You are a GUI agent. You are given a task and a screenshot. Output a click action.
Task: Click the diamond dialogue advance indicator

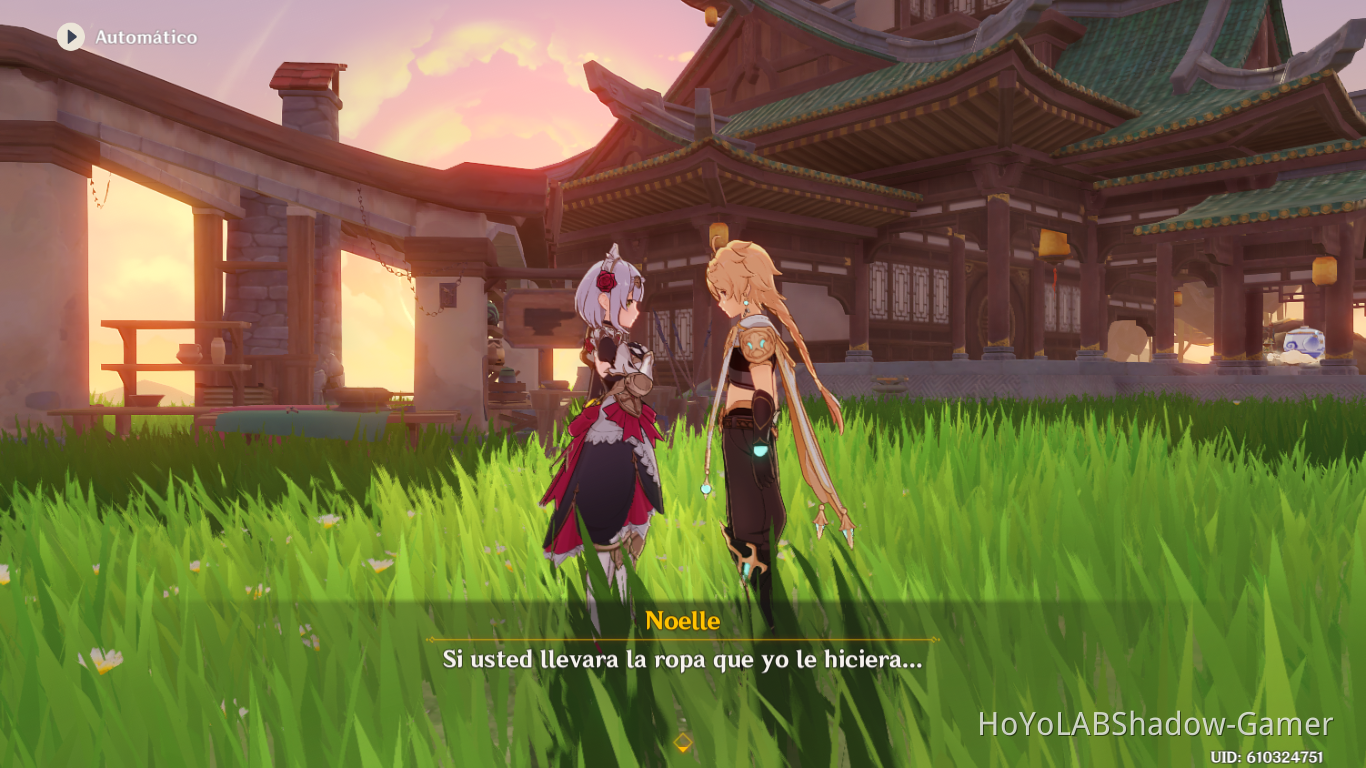[x=683, y=740]
